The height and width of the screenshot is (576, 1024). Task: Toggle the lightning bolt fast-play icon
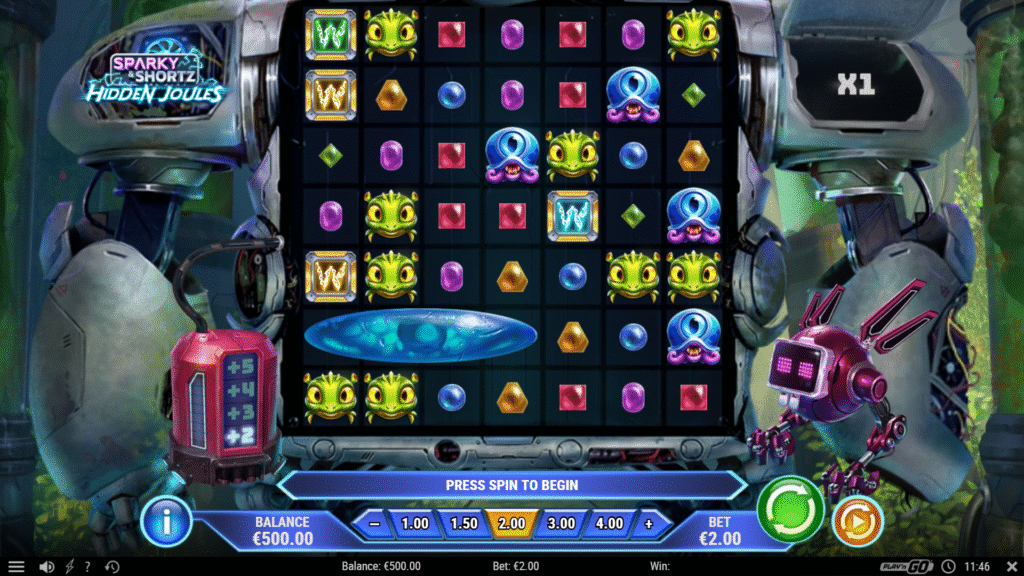tap(69, 567)
